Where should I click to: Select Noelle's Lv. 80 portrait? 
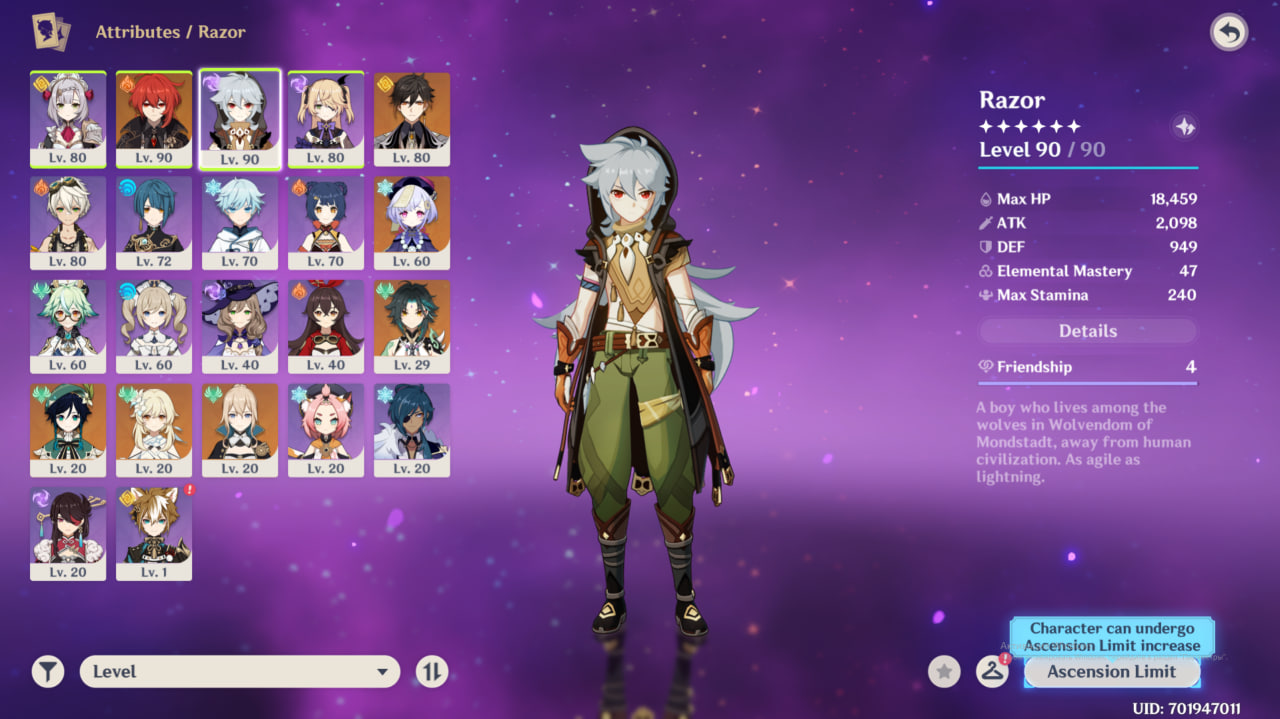68,118
